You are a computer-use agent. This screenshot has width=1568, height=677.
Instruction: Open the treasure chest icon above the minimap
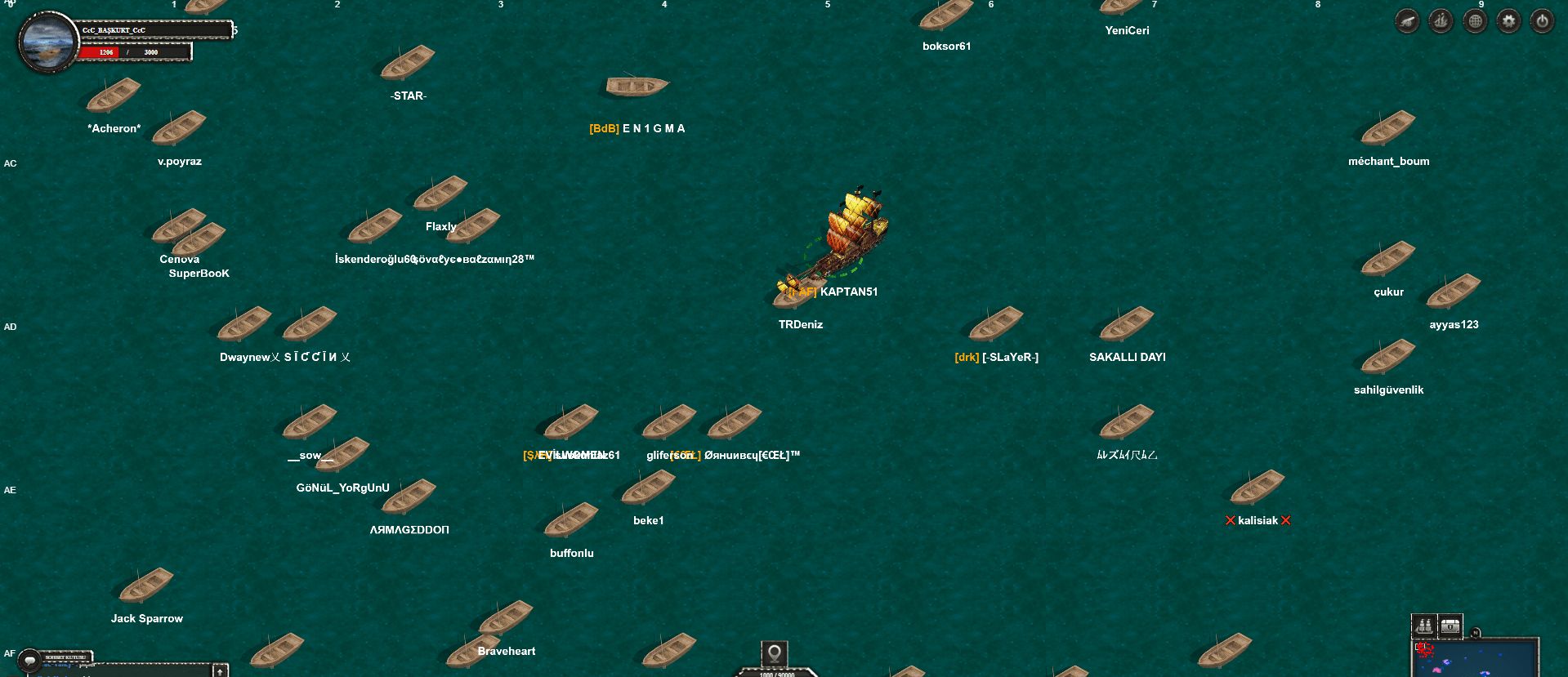tap(1450, 626)
